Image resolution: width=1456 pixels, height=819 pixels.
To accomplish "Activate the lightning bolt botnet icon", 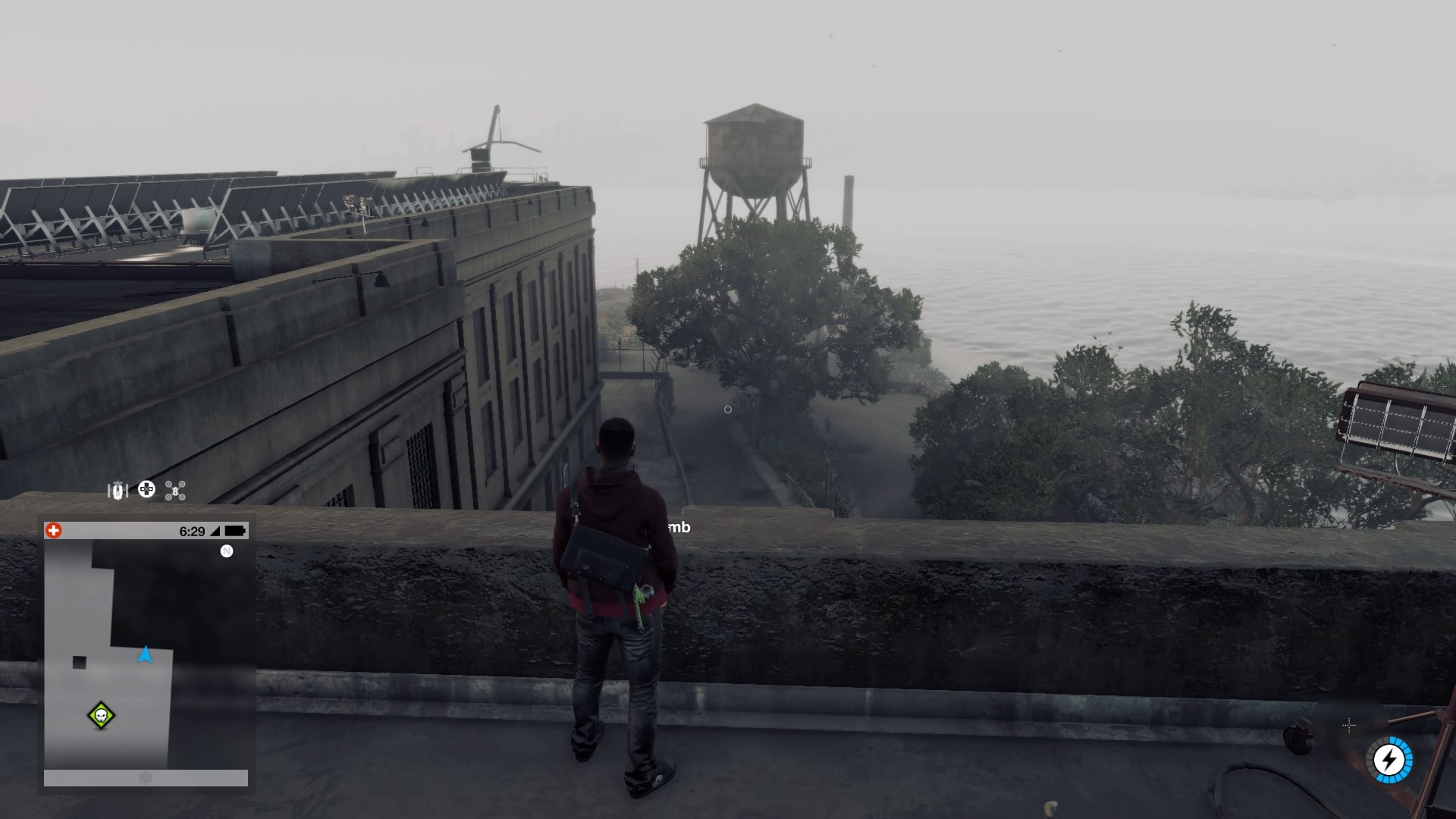I will [x=1390, y=759].
